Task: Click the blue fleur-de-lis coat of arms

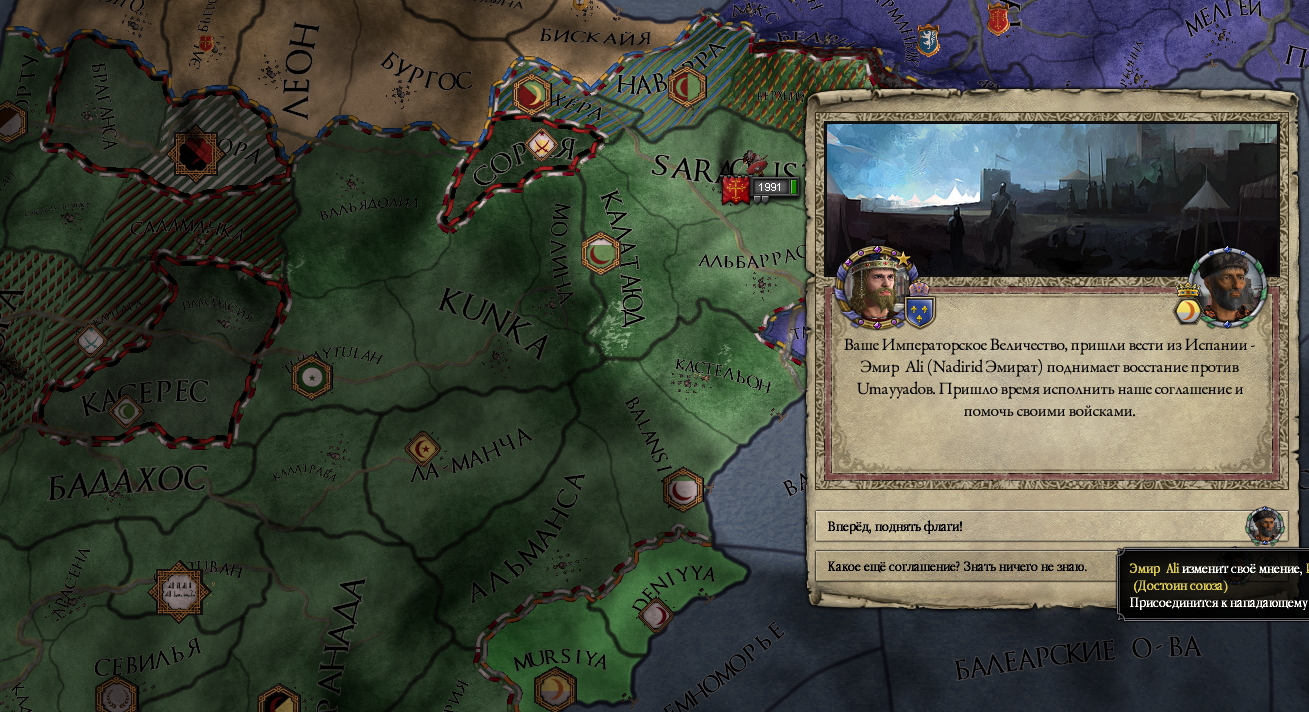Action: pyautogui.click(x=919, y=310)
